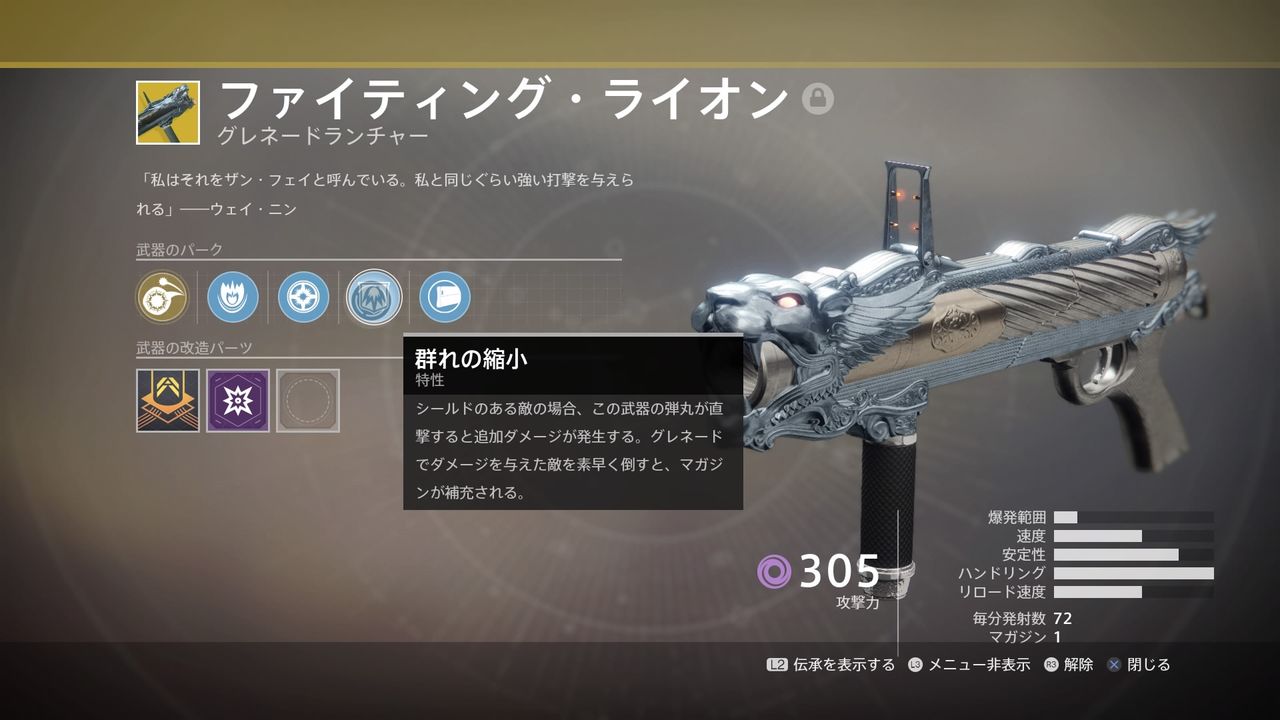1280x720 pixels.
Task: Select the last blue perk icon
Action: [441, 297]
